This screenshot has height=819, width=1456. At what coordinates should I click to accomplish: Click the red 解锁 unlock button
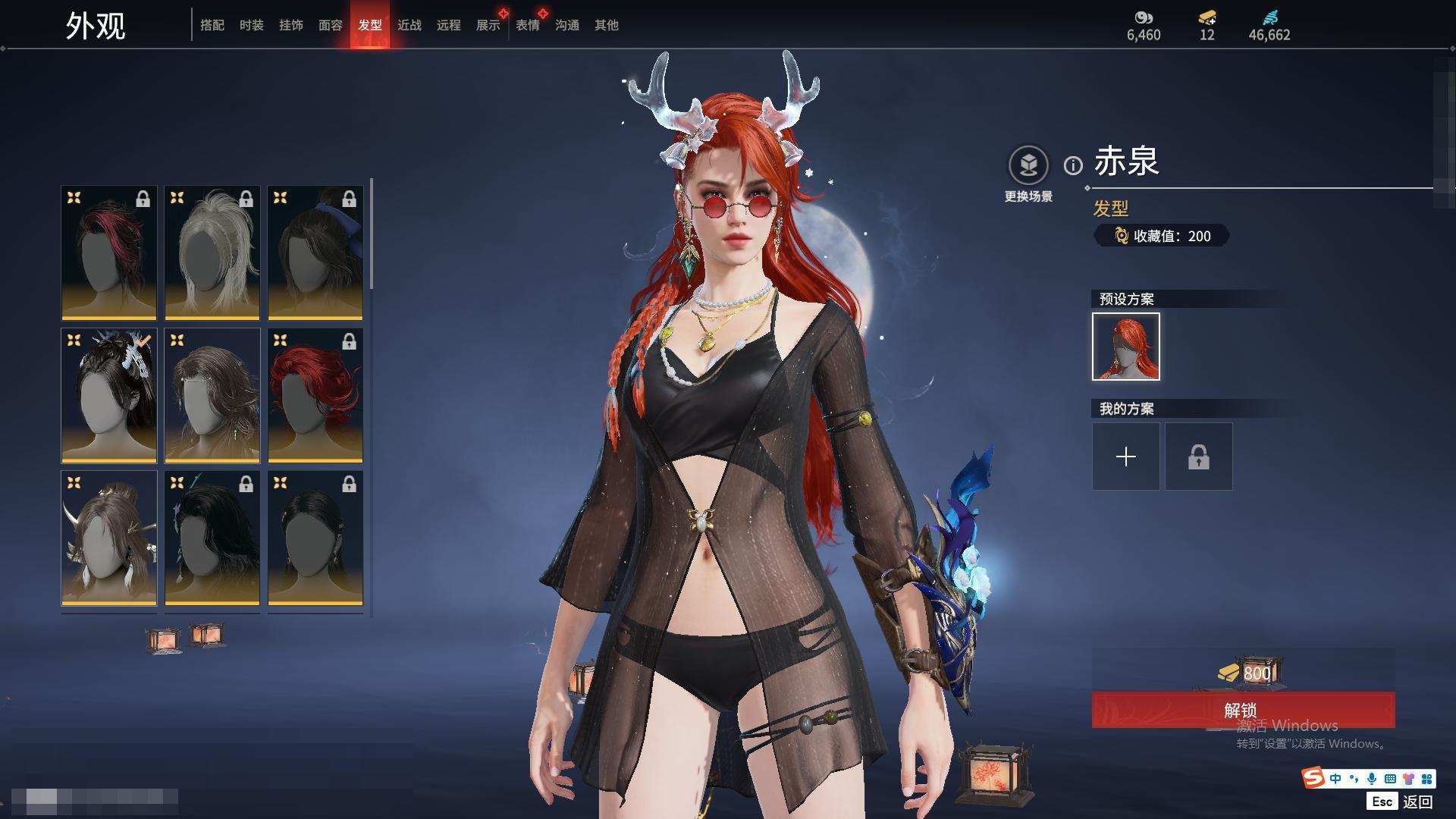pyautogui.click(x=1242, y=710)
